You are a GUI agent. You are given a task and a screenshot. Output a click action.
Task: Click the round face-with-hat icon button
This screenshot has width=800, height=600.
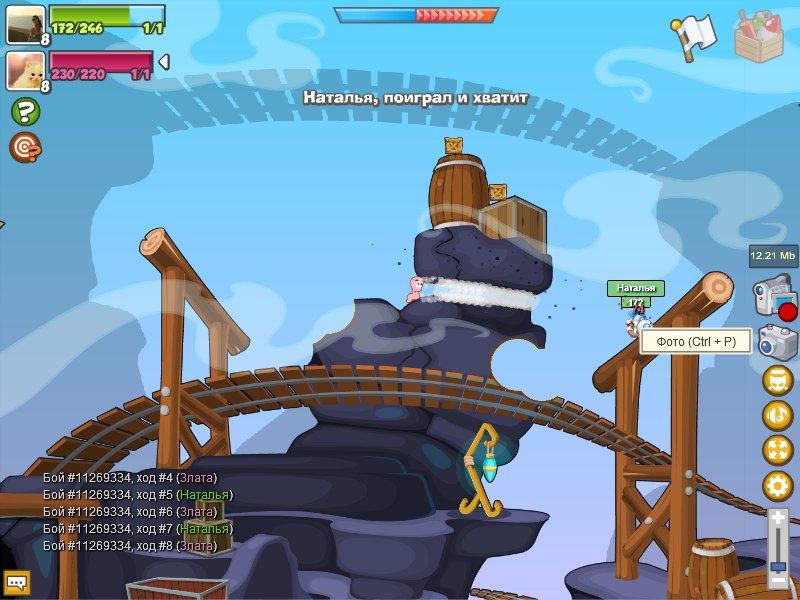click(x=777, y=380)
